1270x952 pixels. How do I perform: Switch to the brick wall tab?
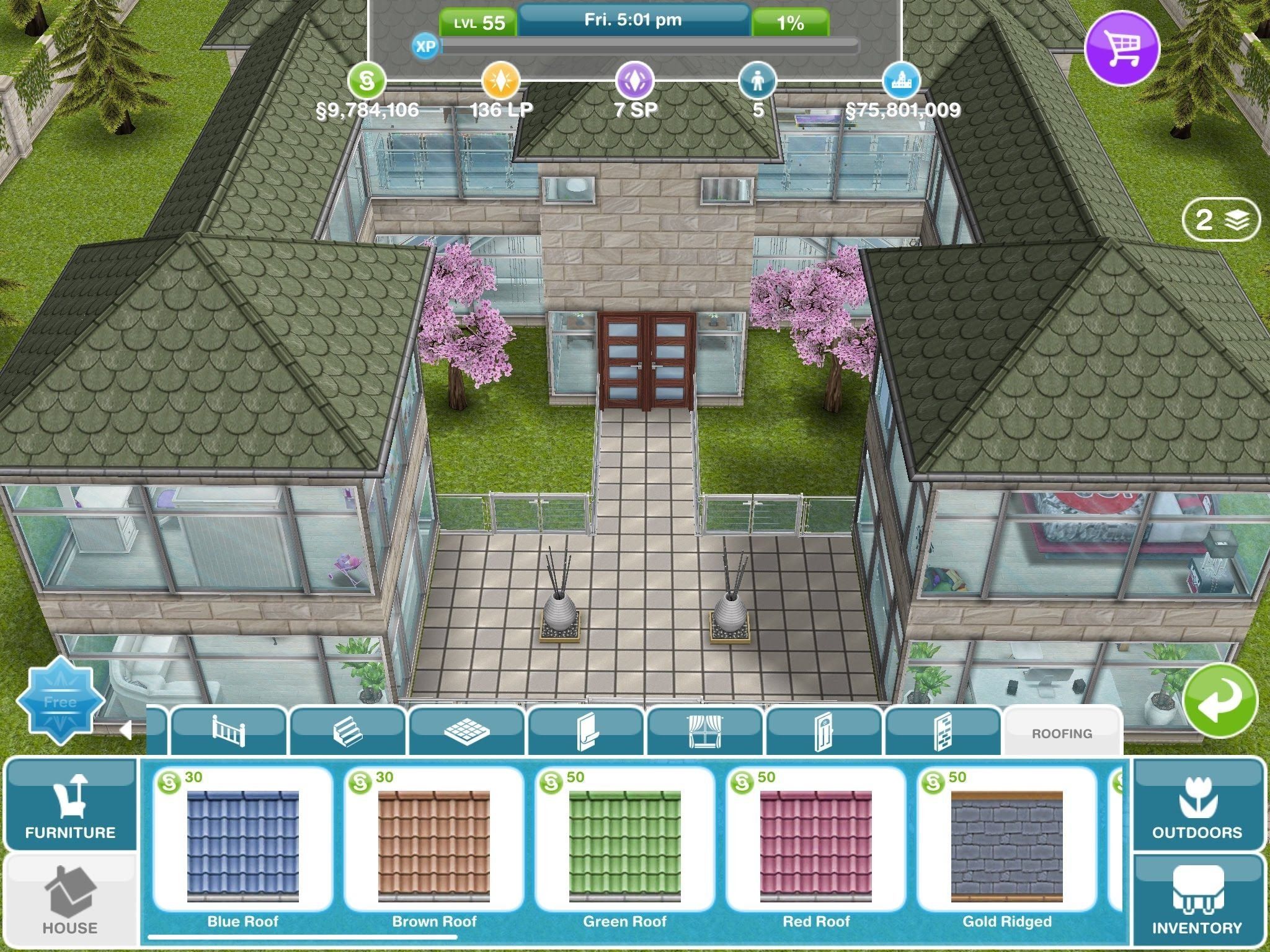tap(943, 731)
